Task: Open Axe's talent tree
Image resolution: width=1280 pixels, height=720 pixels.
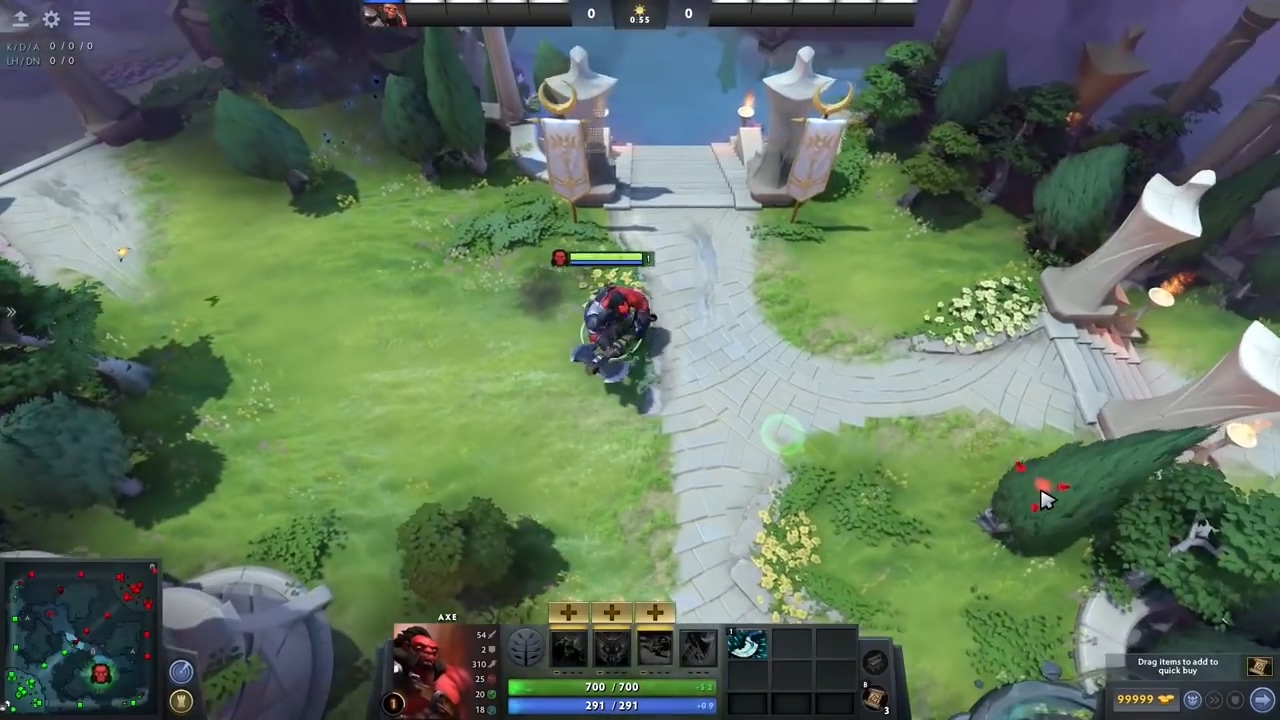Action: (526, 646)
